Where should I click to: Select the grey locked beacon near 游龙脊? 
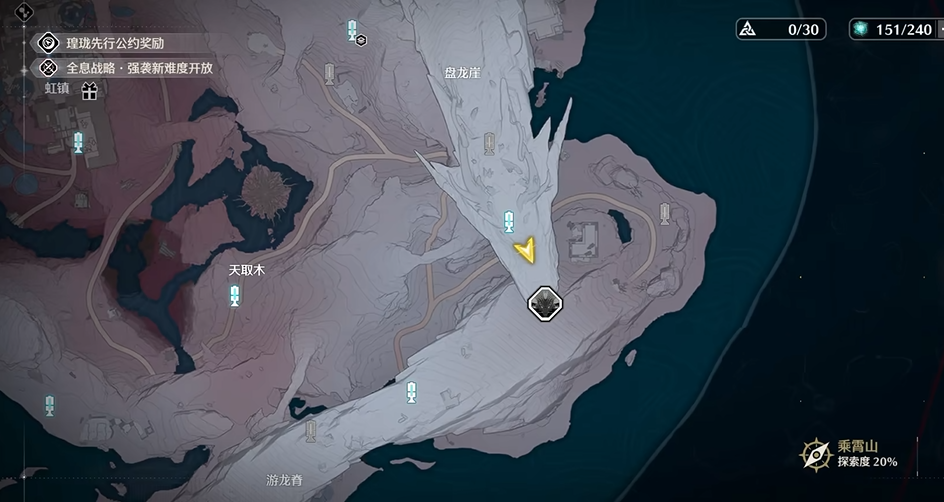pos(311,431)
